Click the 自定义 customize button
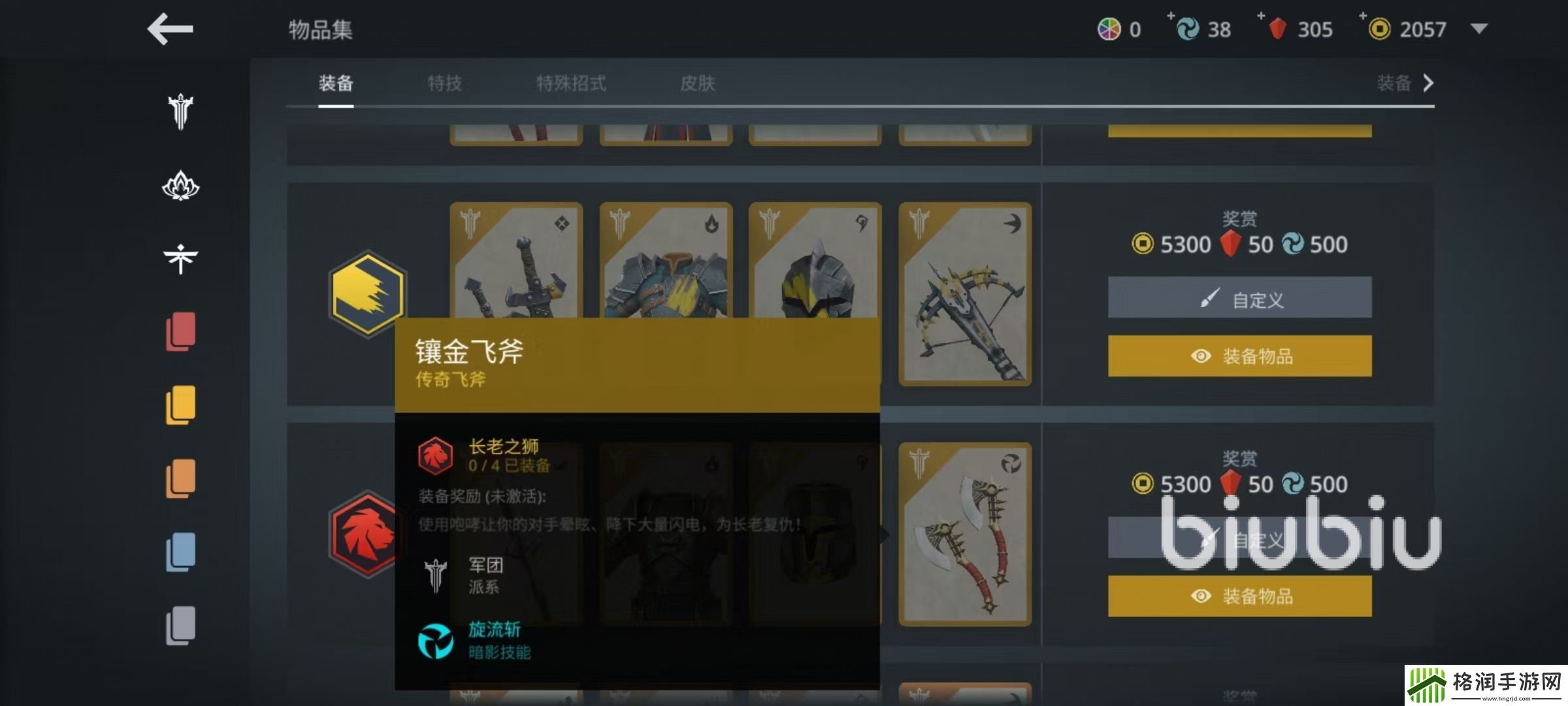This screenshot has width=1568, height=706. (1239, 297)
